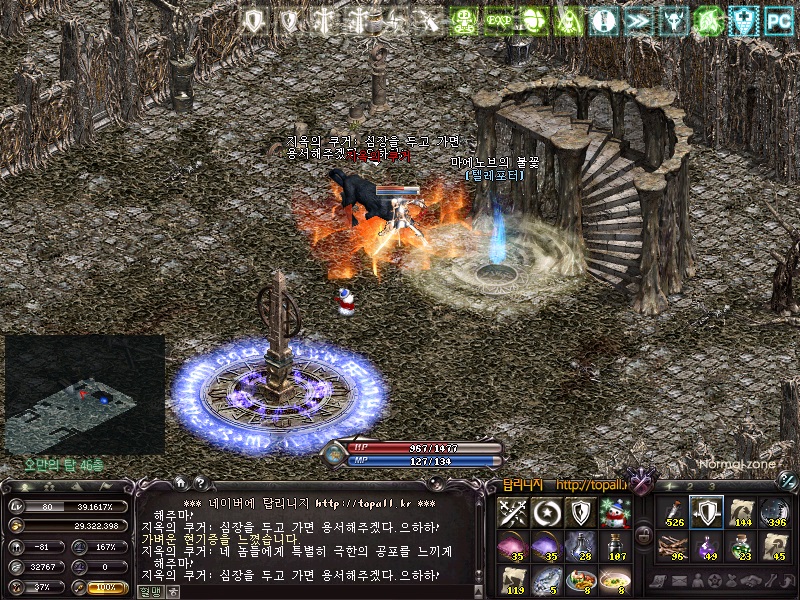Image resolution: width=800 pixels, height=600 pixels.
Task: Use the black potion bottle showing 107
Action: (616, 546)
